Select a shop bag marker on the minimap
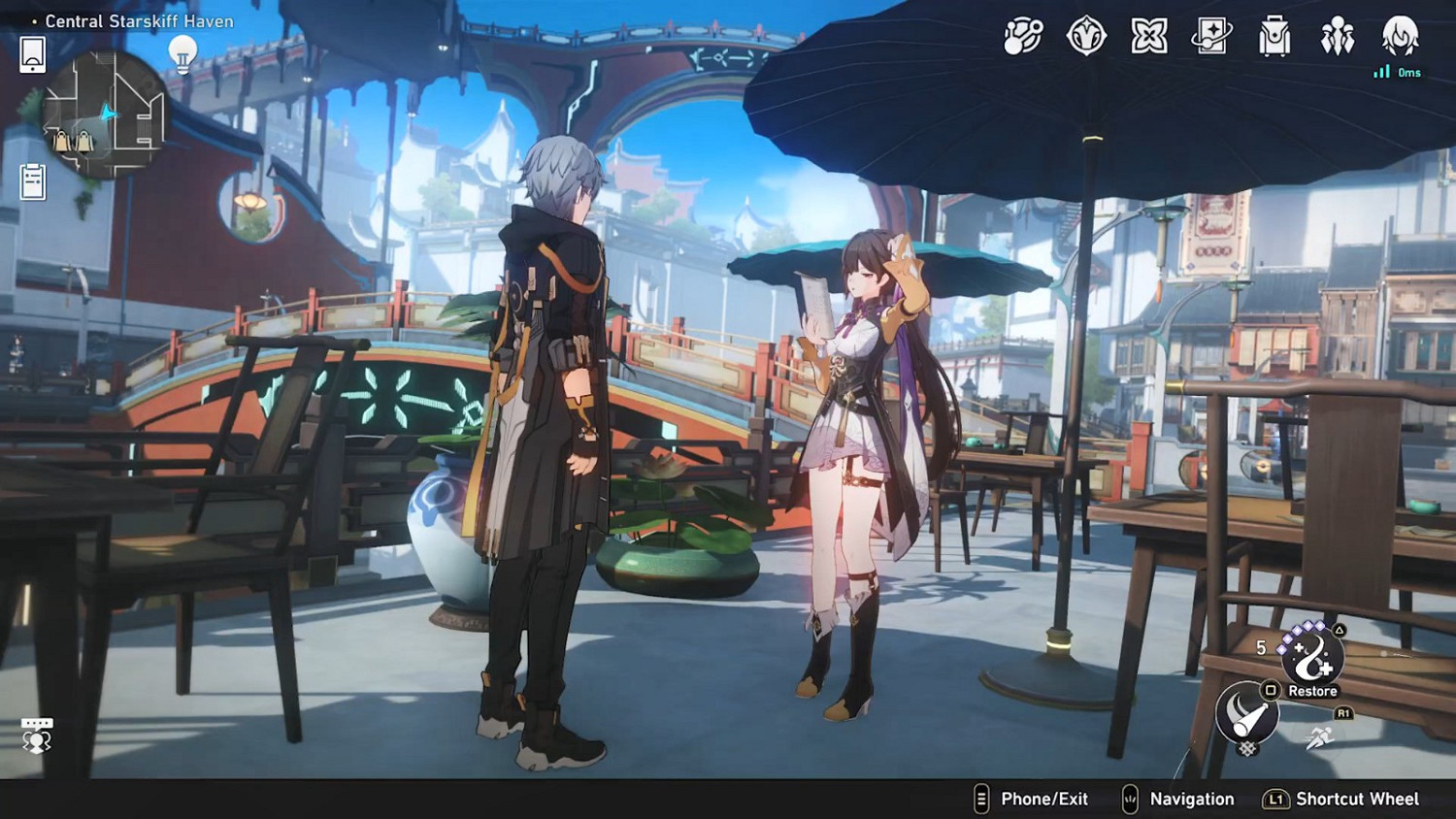 (x=60, y=143)
